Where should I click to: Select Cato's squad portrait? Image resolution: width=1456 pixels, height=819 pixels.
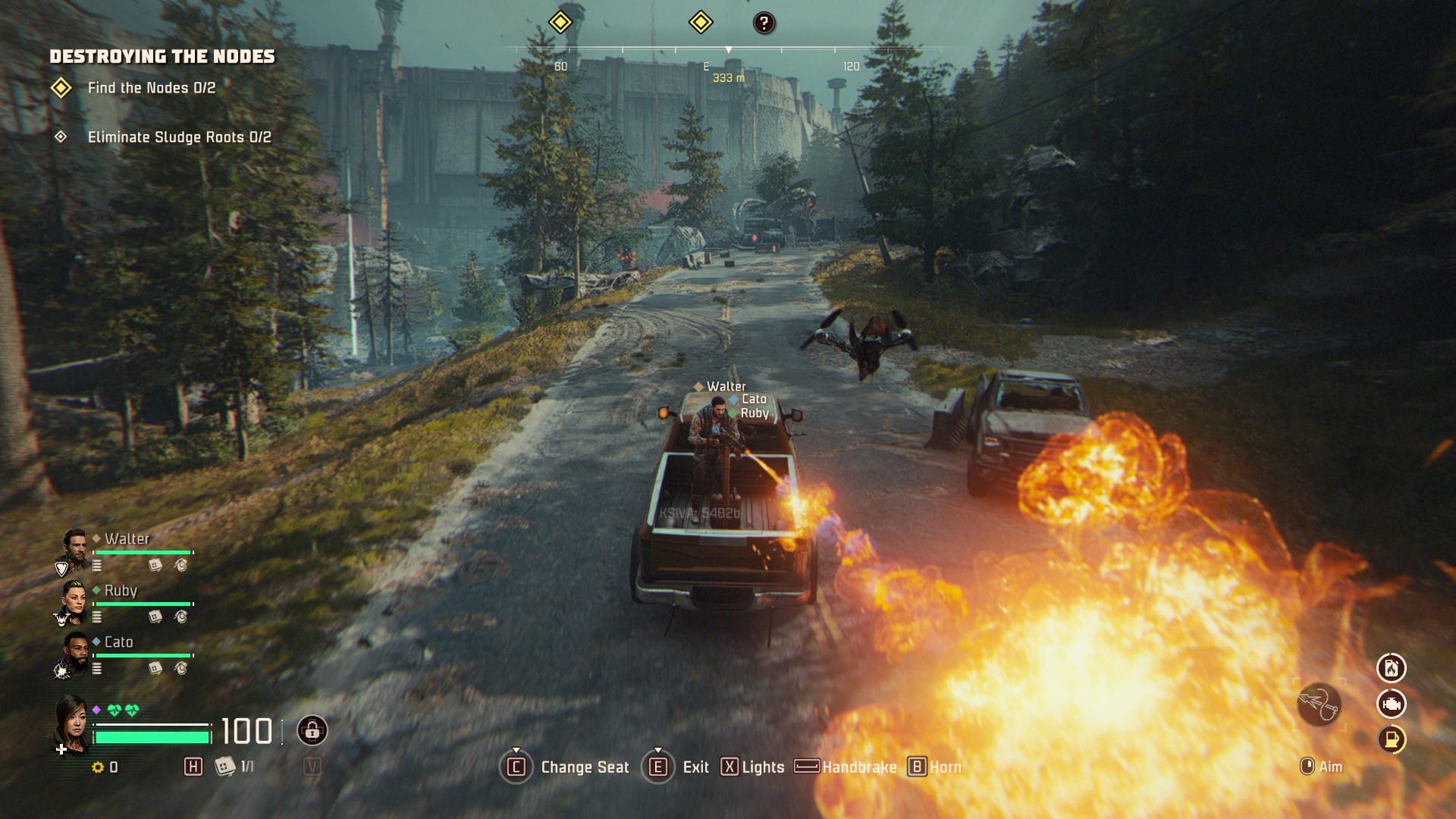74,651
